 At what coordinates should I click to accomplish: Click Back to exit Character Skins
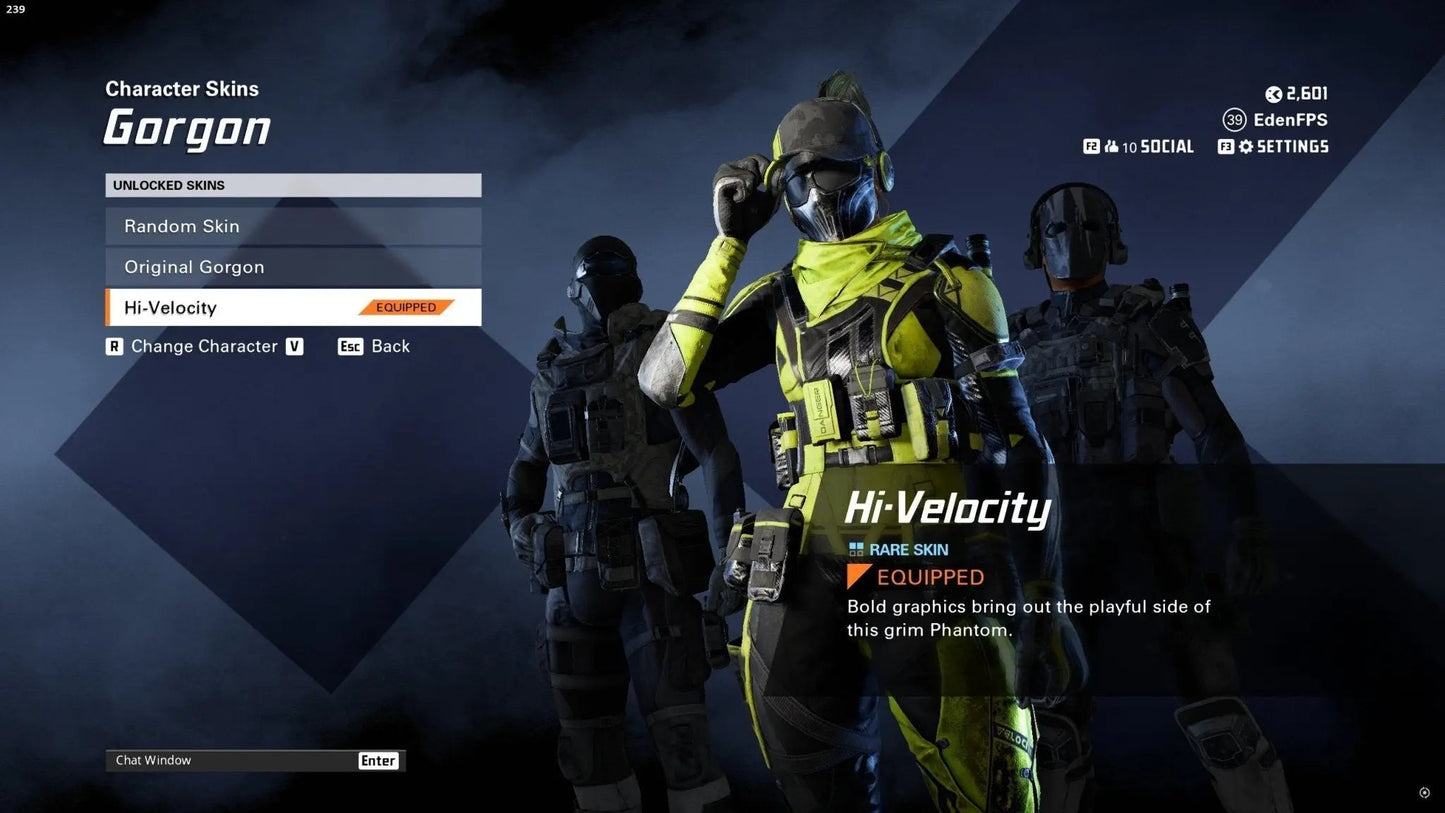coord(390,346)
